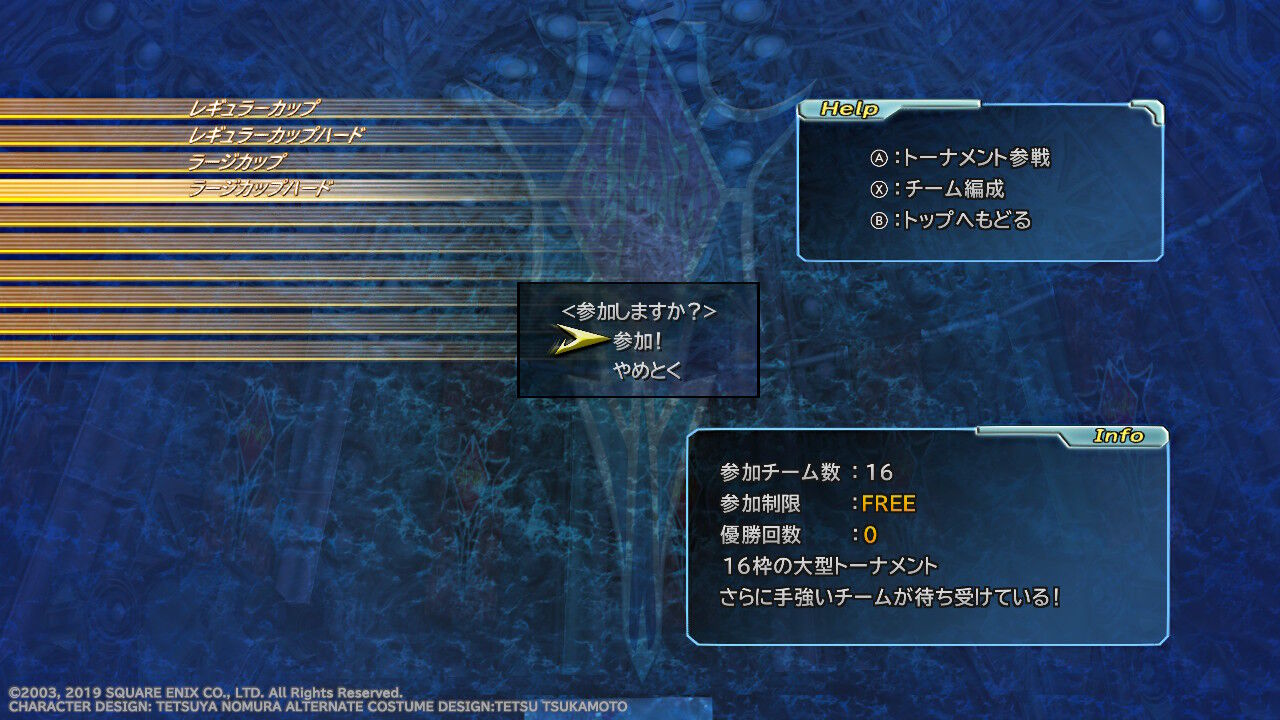Click the FREE value next to 参加制限
The width and height of the screenshot is (1280, 720).
coord(888,504)
